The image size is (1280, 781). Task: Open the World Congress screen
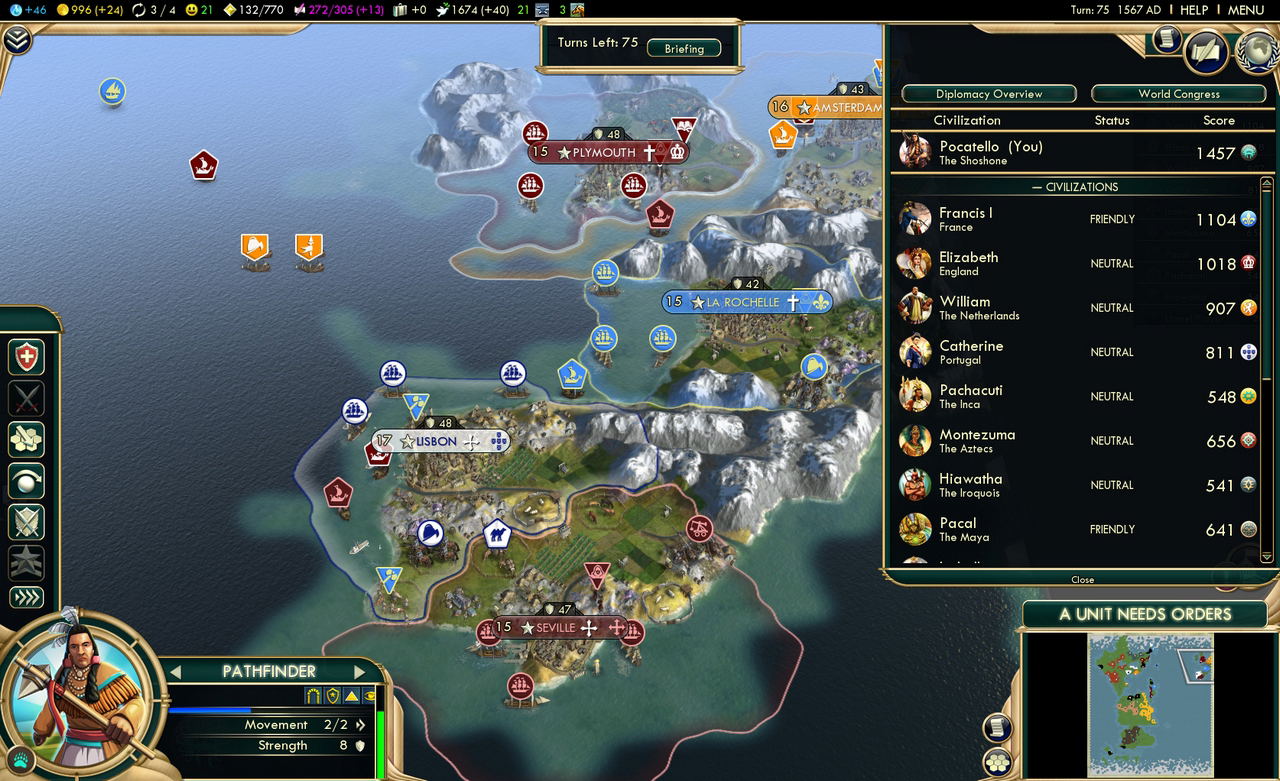(1178, 94)
